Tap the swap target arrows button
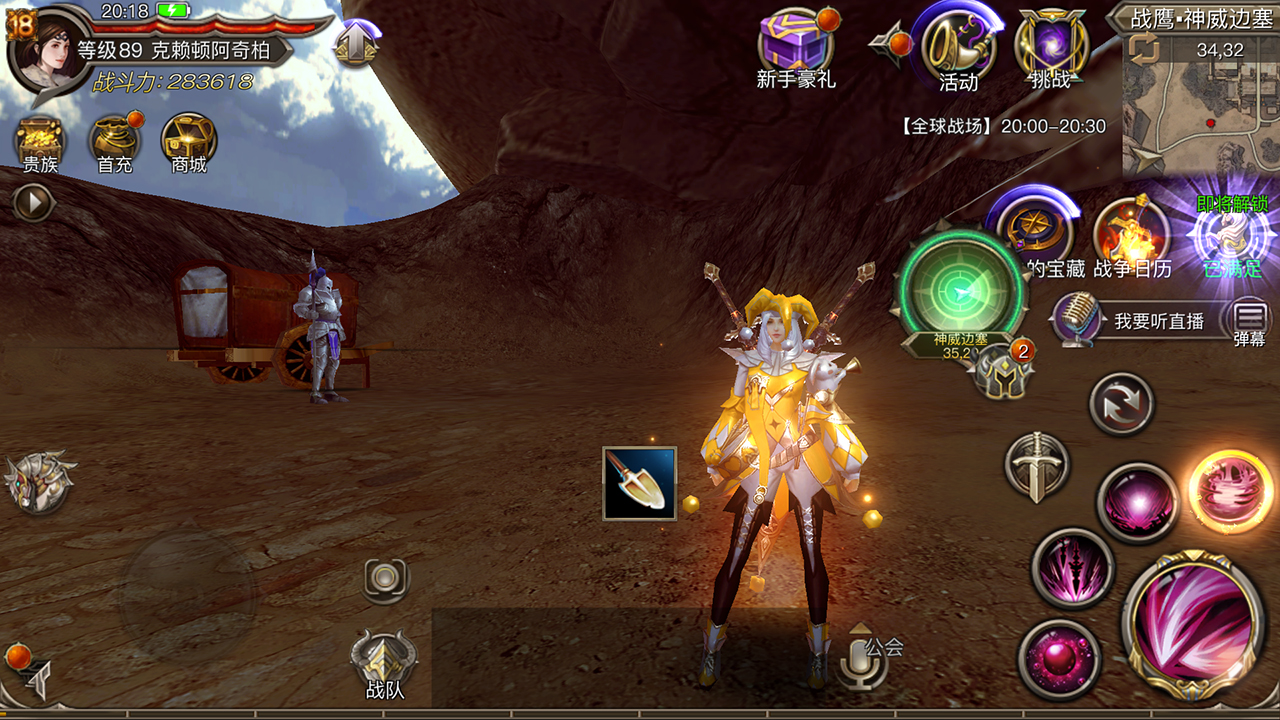1280x720 pixels. [1121, 404]
